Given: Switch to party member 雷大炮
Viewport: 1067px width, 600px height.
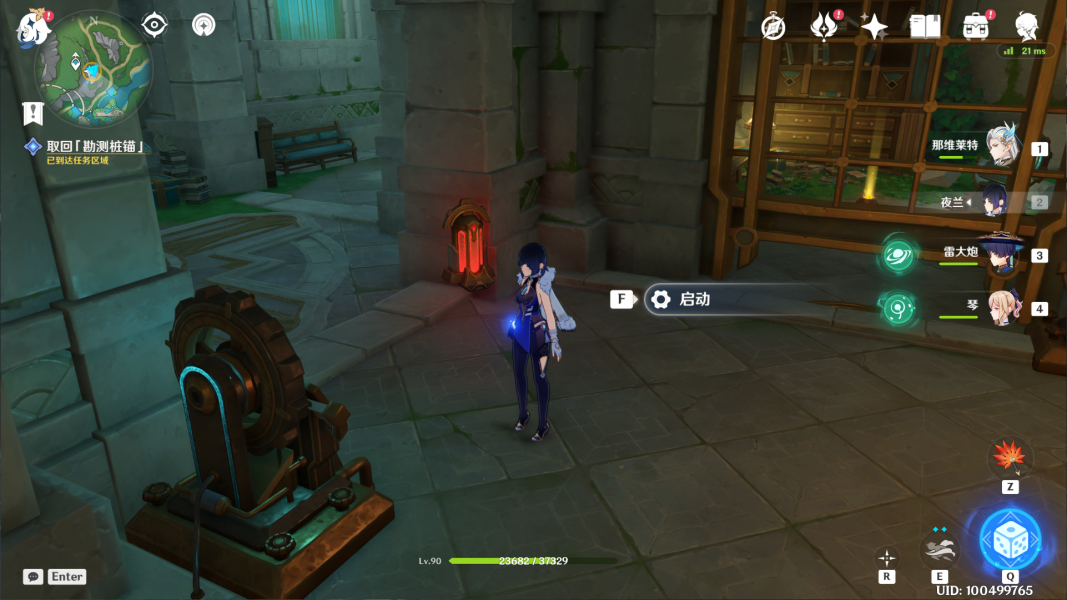Looking at the screenshot, I should pos(998,254).
